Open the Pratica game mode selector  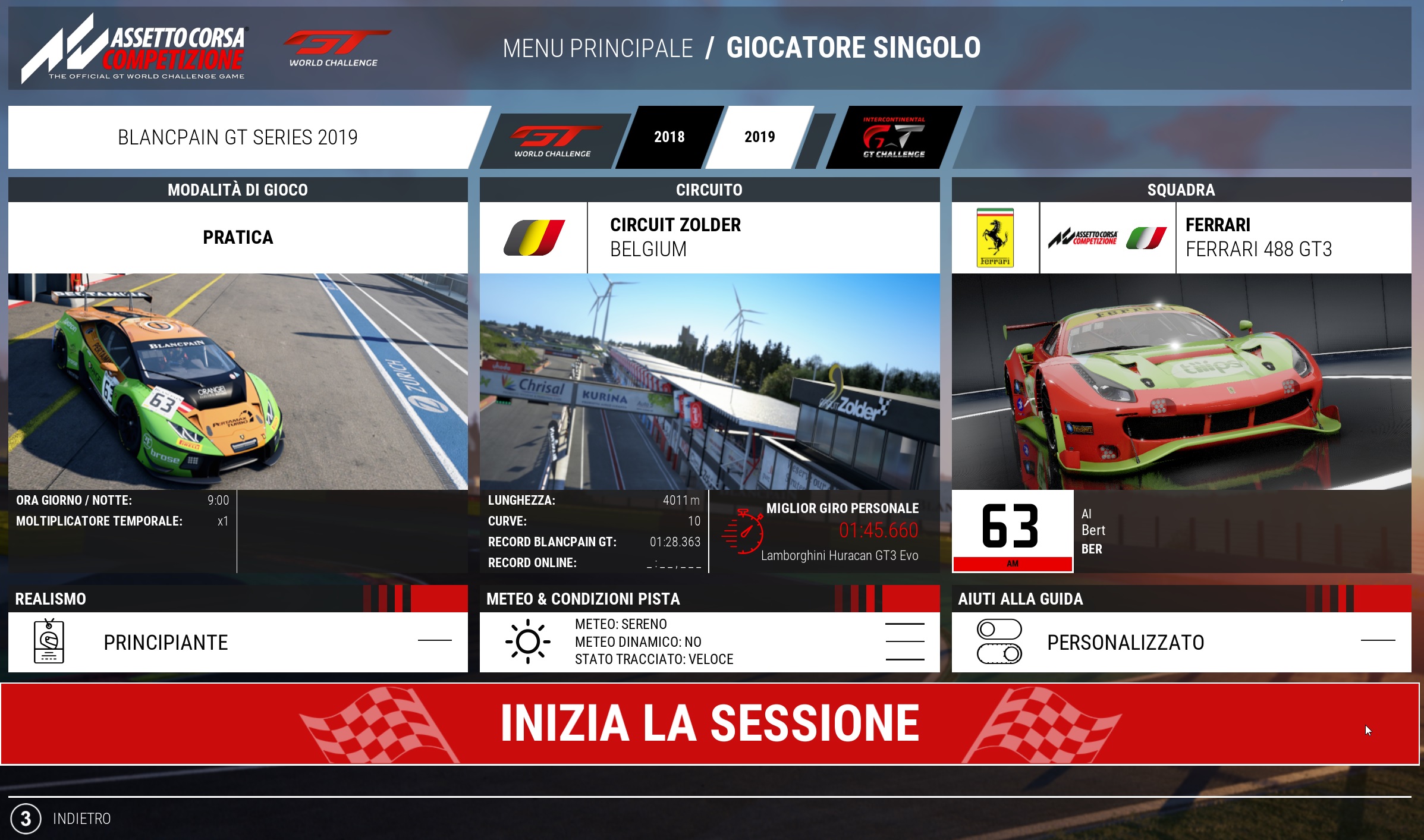tap(238, 237)
